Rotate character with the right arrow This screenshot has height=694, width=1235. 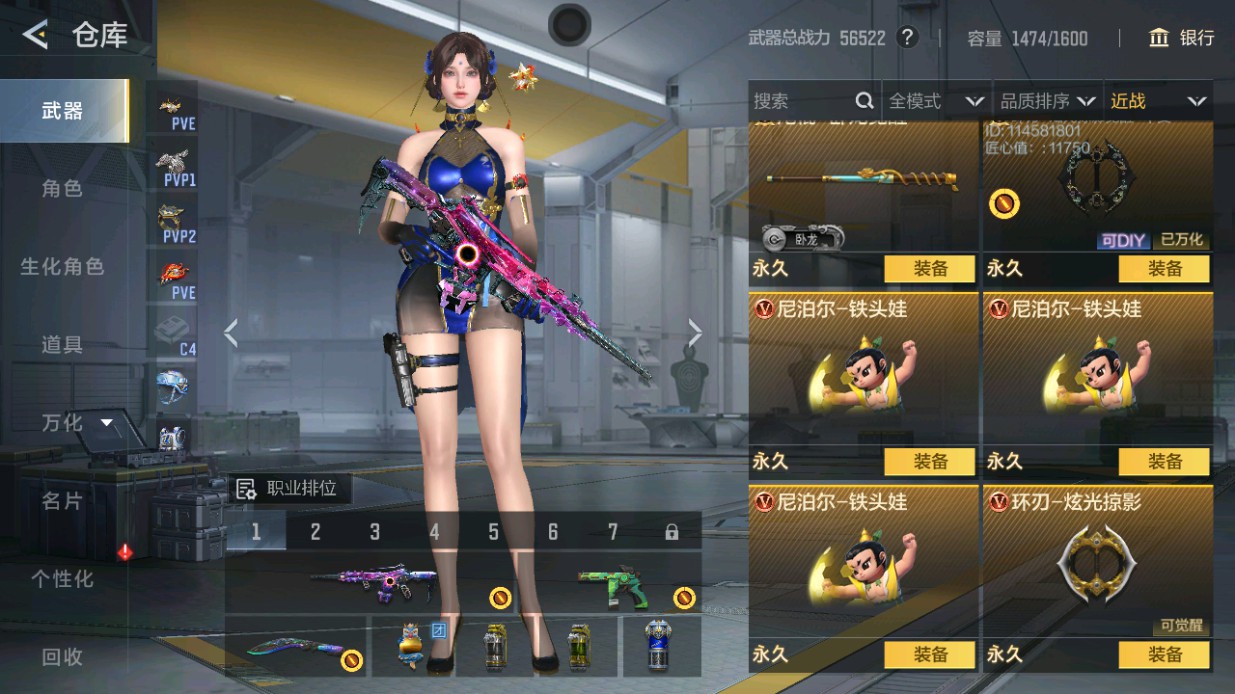coord(695,333)
